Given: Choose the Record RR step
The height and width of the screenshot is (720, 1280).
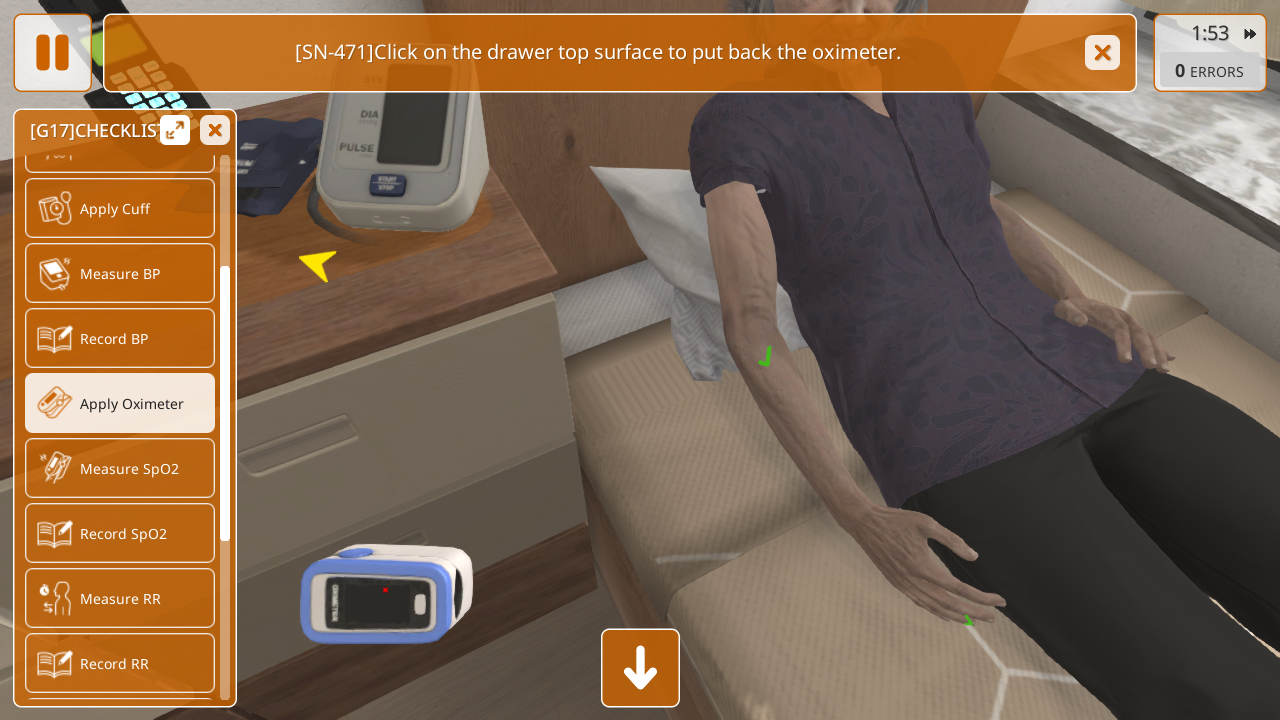Looking at the screenshot, I should 120,664.
